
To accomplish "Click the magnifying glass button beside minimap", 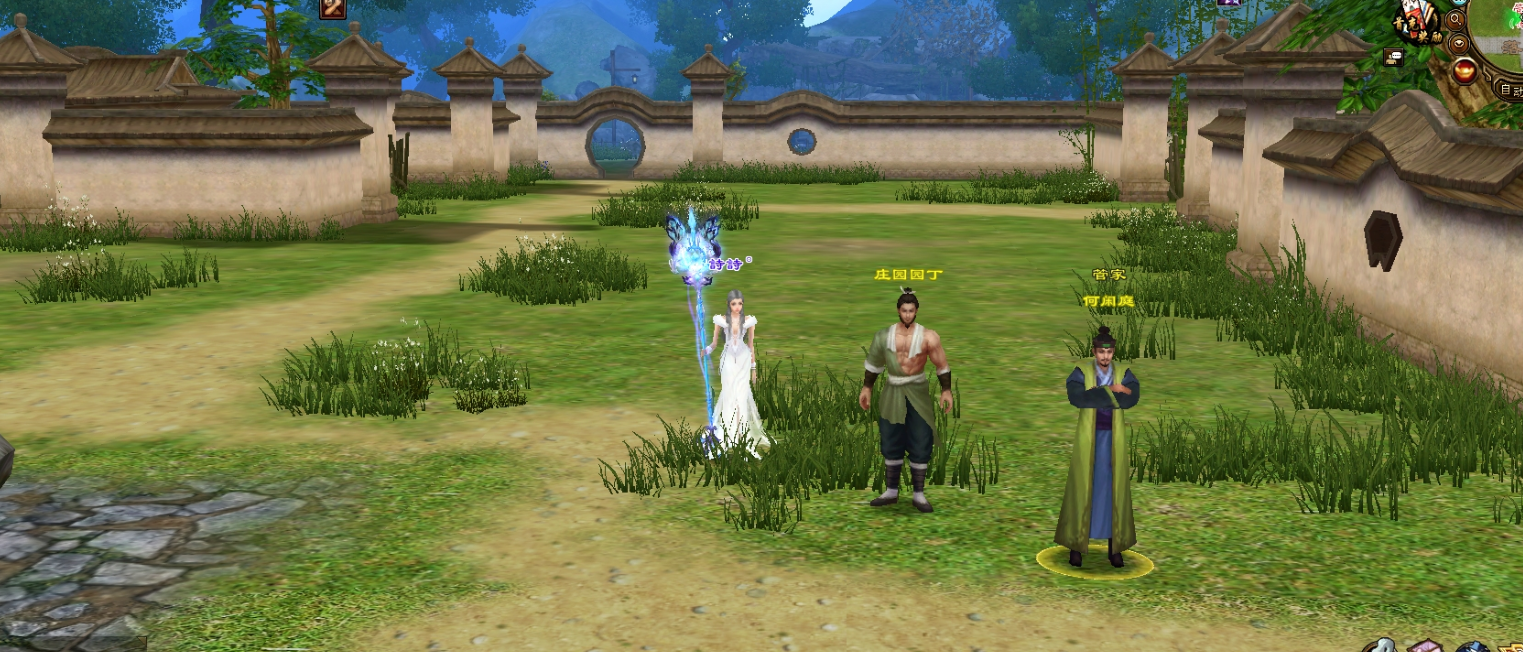I will pos(1456,19).
